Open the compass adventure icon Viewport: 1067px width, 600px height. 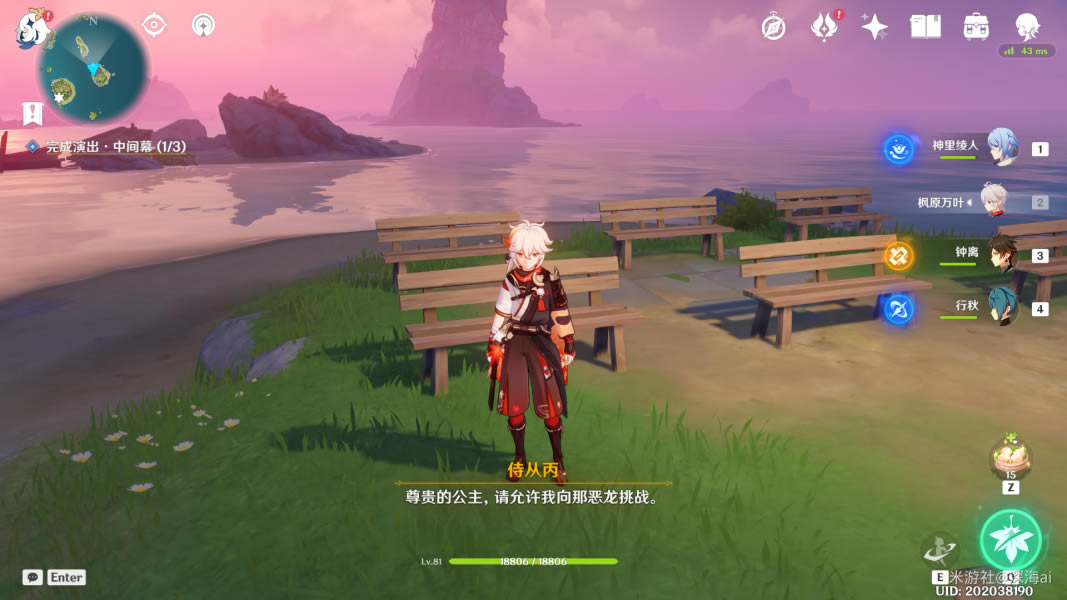(x=773, y=27)
